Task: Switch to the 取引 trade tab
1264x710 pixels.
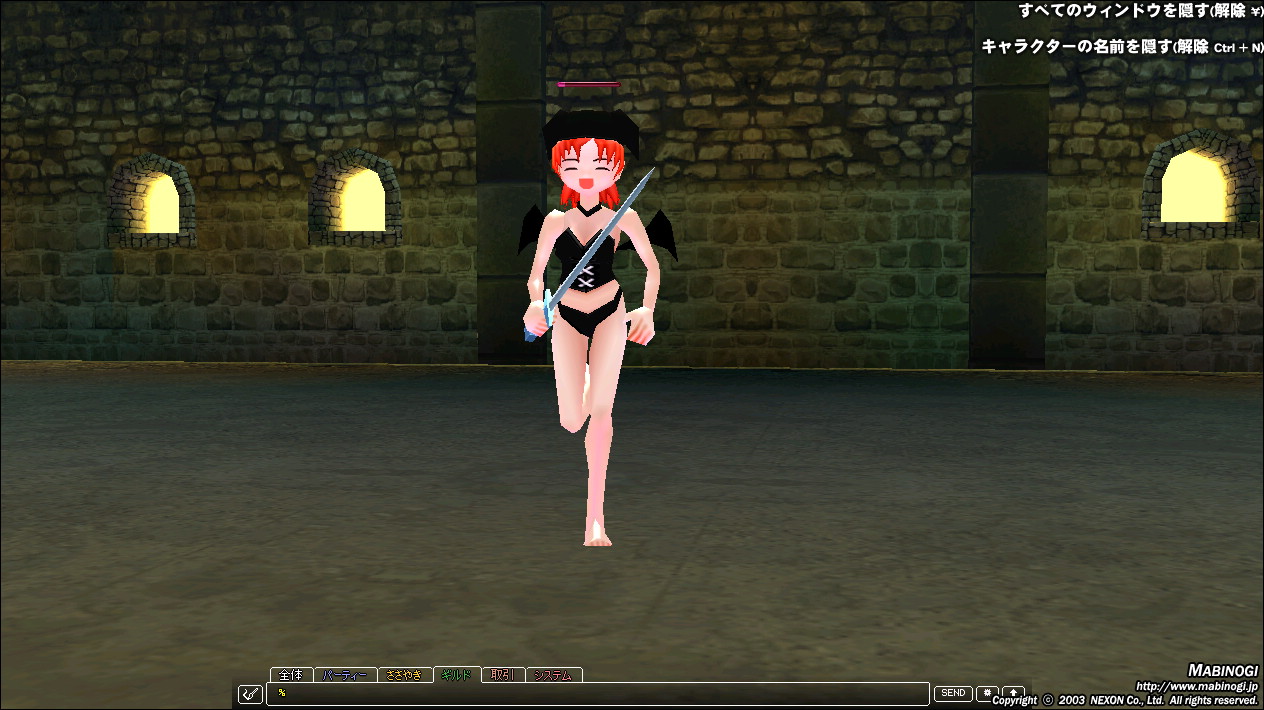Action: click(x=502, y=675)
